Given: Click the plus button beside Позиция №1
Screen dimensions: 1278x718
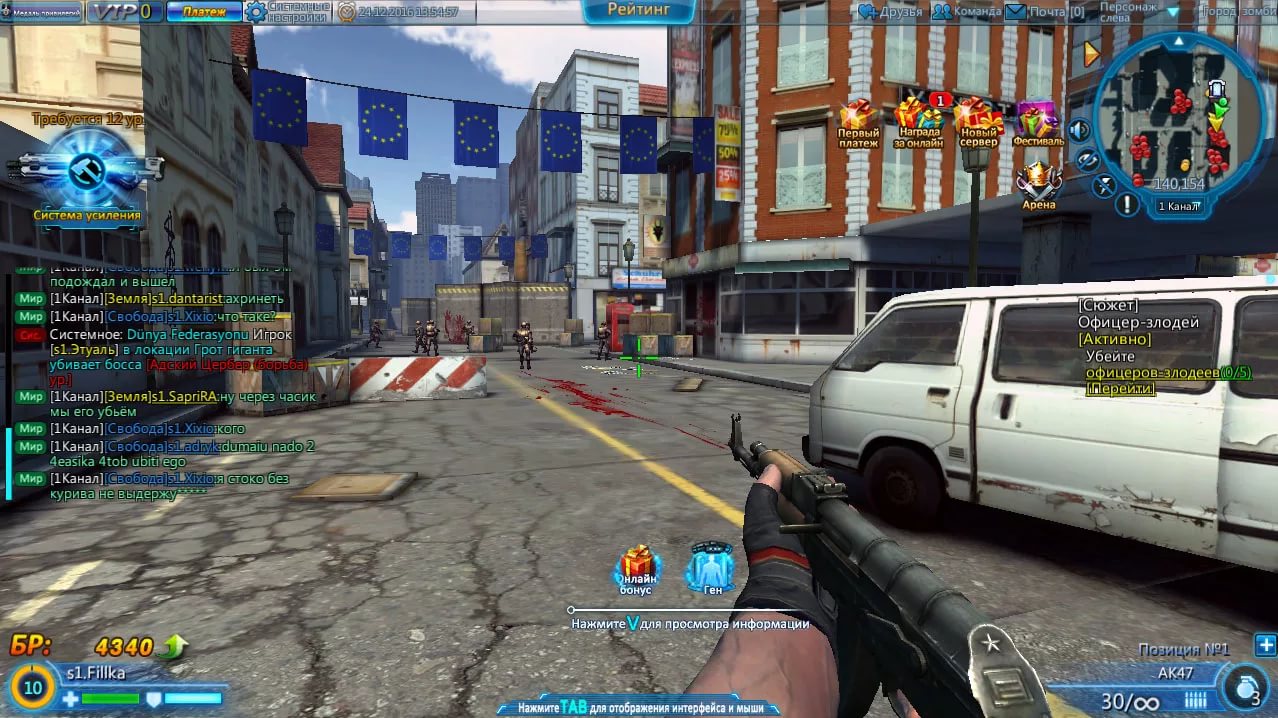Looking at the screenshot, I should click(1265, 645).
